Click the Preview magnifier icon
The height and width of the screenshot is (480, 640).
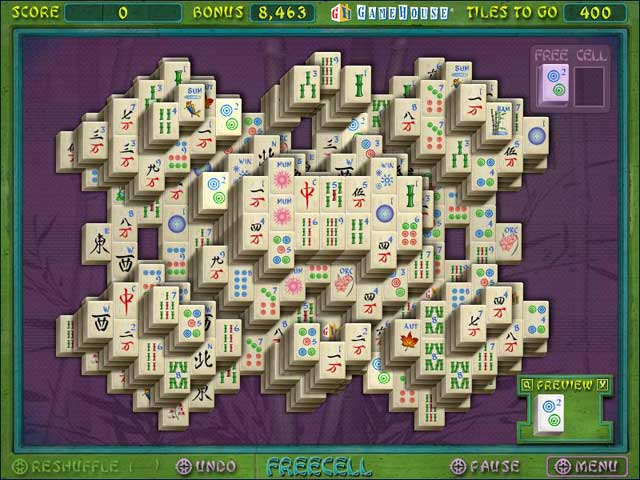pos(527,383)
